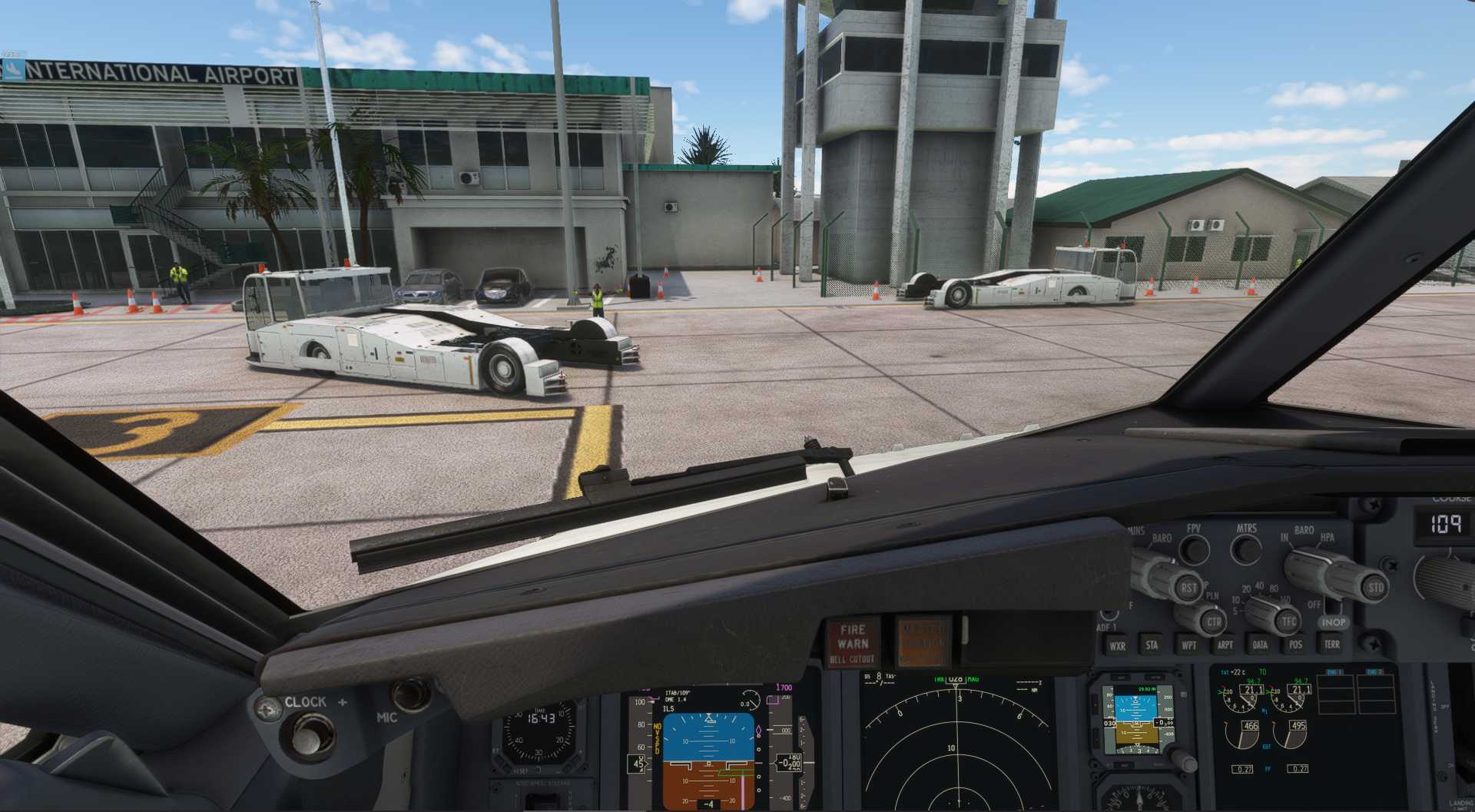Toggle the TERR terrain display button

1331,645
